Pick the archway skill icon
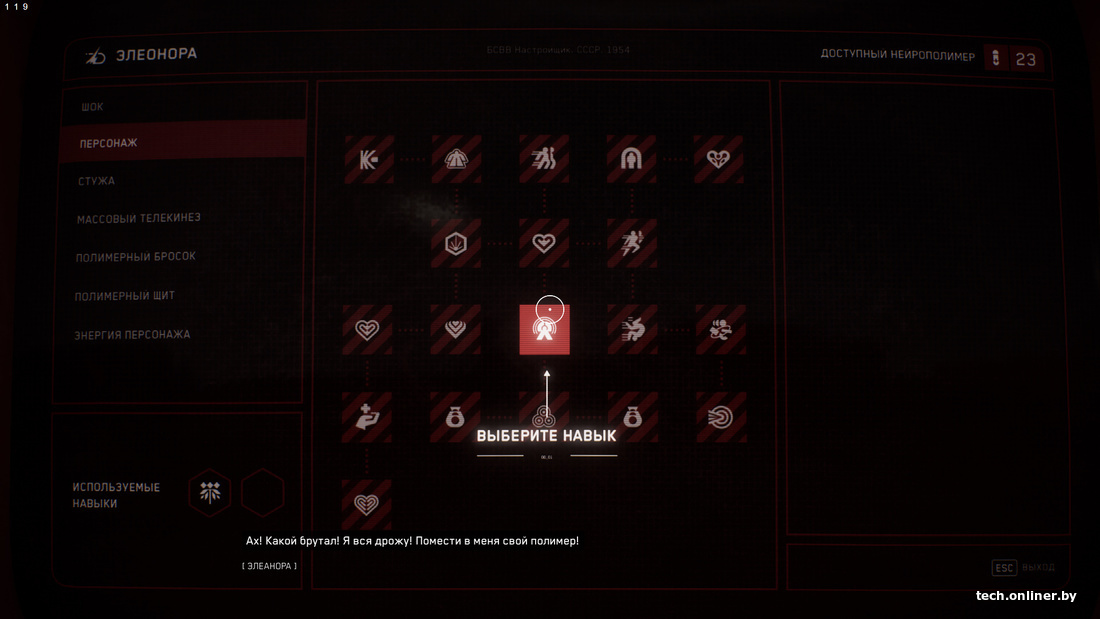 [631, 159]
